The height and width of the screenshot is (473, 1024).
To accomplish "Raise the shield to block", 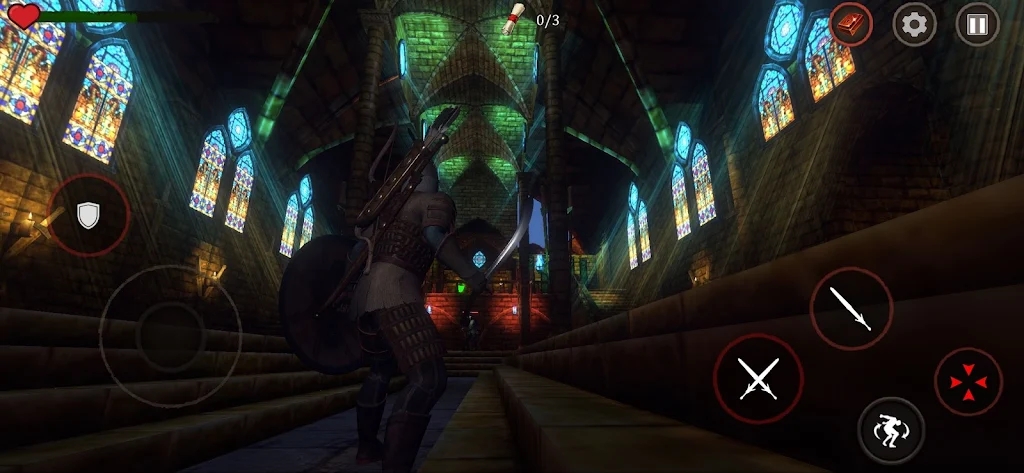I will click(x=89, y=215).
